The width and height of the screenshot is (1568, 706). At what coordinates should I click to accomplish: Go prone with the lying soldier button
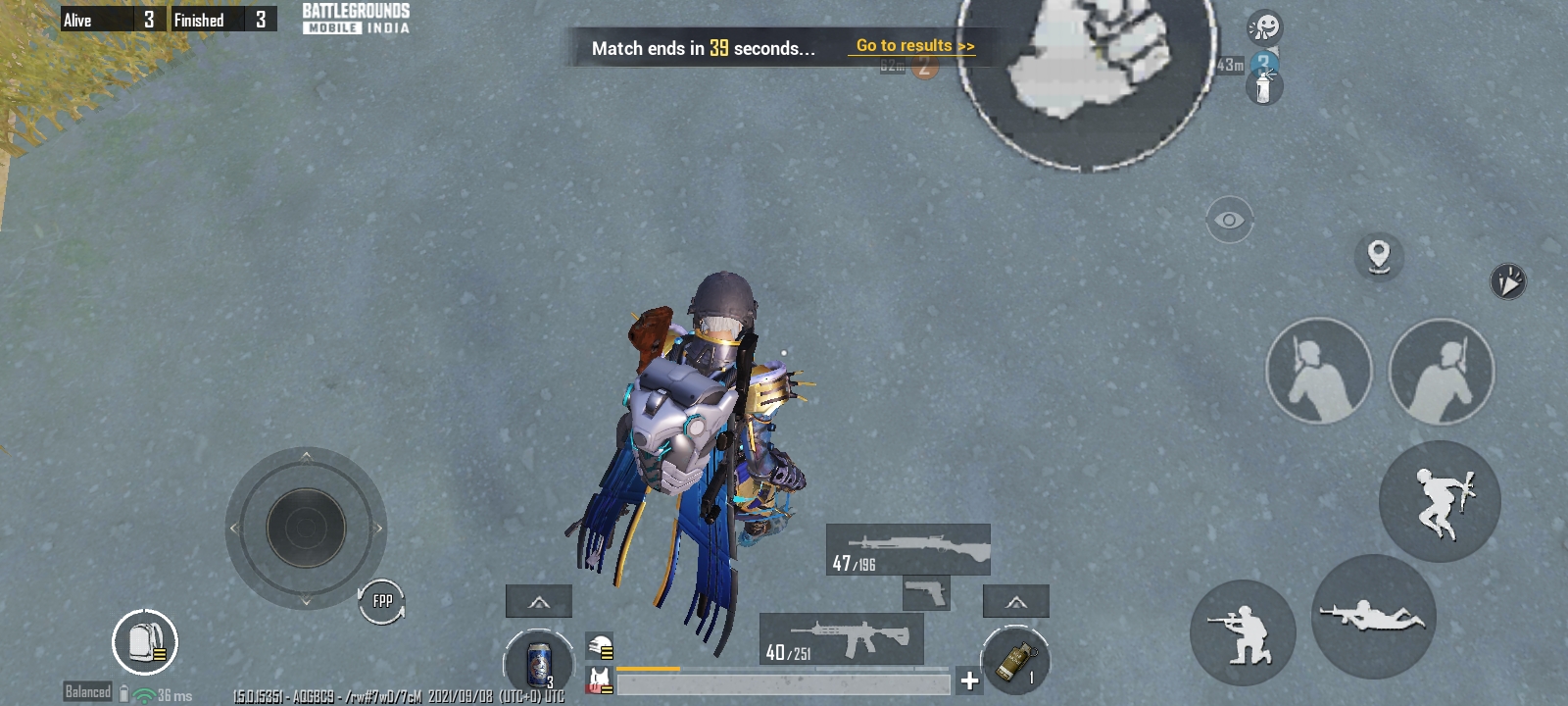click(x=1373, y=617)
